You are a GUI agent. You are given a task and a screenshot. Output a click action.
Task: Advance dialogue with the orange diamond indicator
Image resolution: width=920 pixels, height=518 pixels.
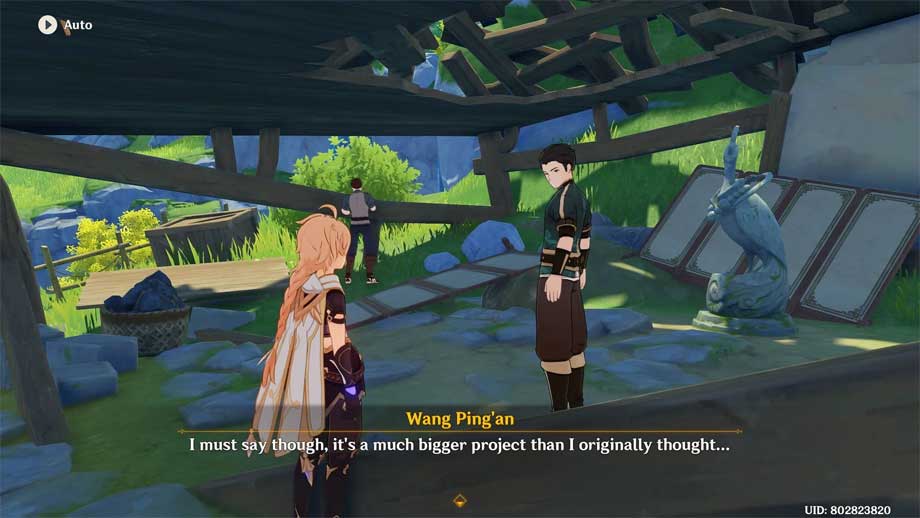click(x=460, y=498)
